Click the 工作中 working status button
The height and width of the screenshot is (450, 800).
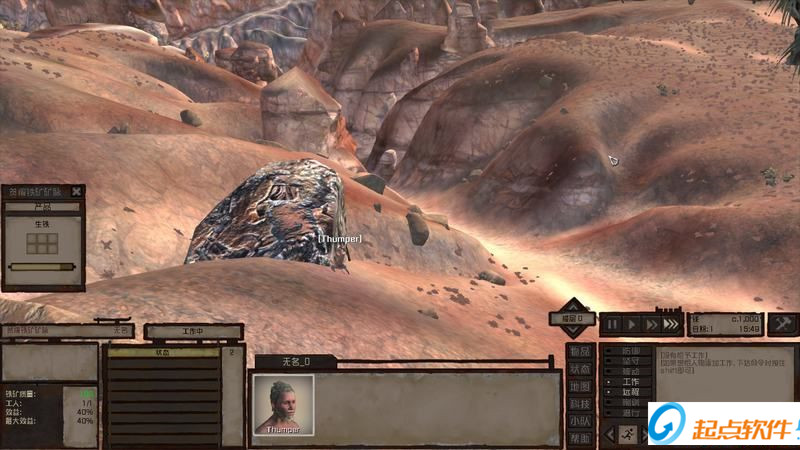click(x=193, y=331)
